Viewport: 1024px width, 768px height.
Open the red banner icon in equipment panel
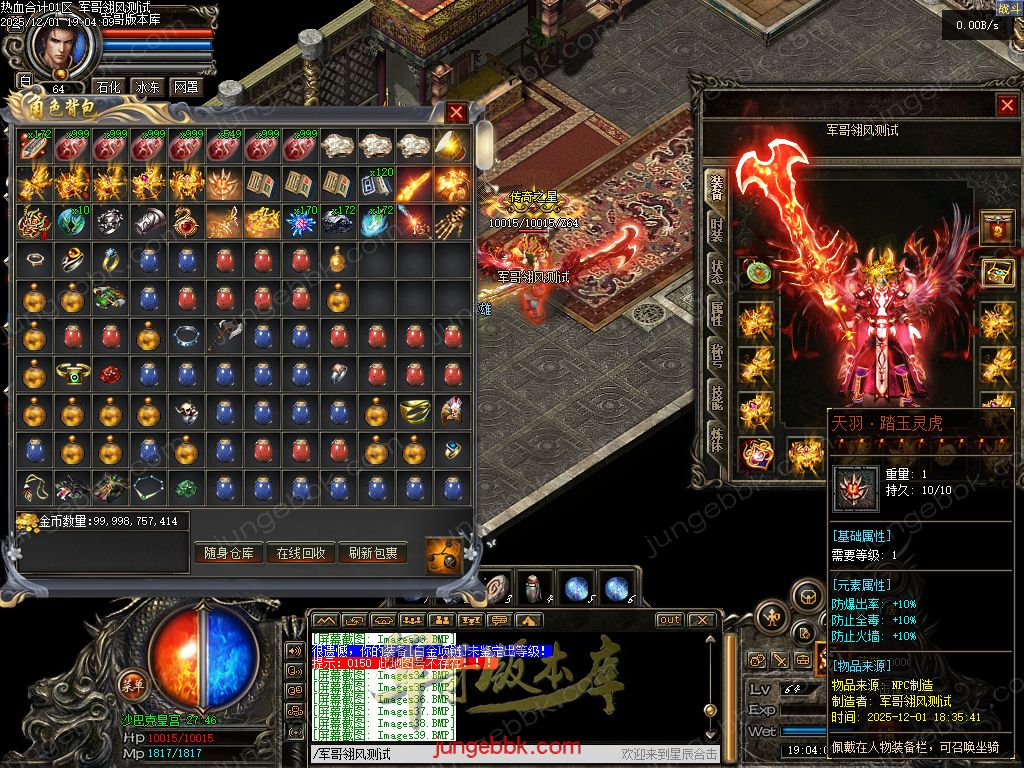click(x=996, y=225)
